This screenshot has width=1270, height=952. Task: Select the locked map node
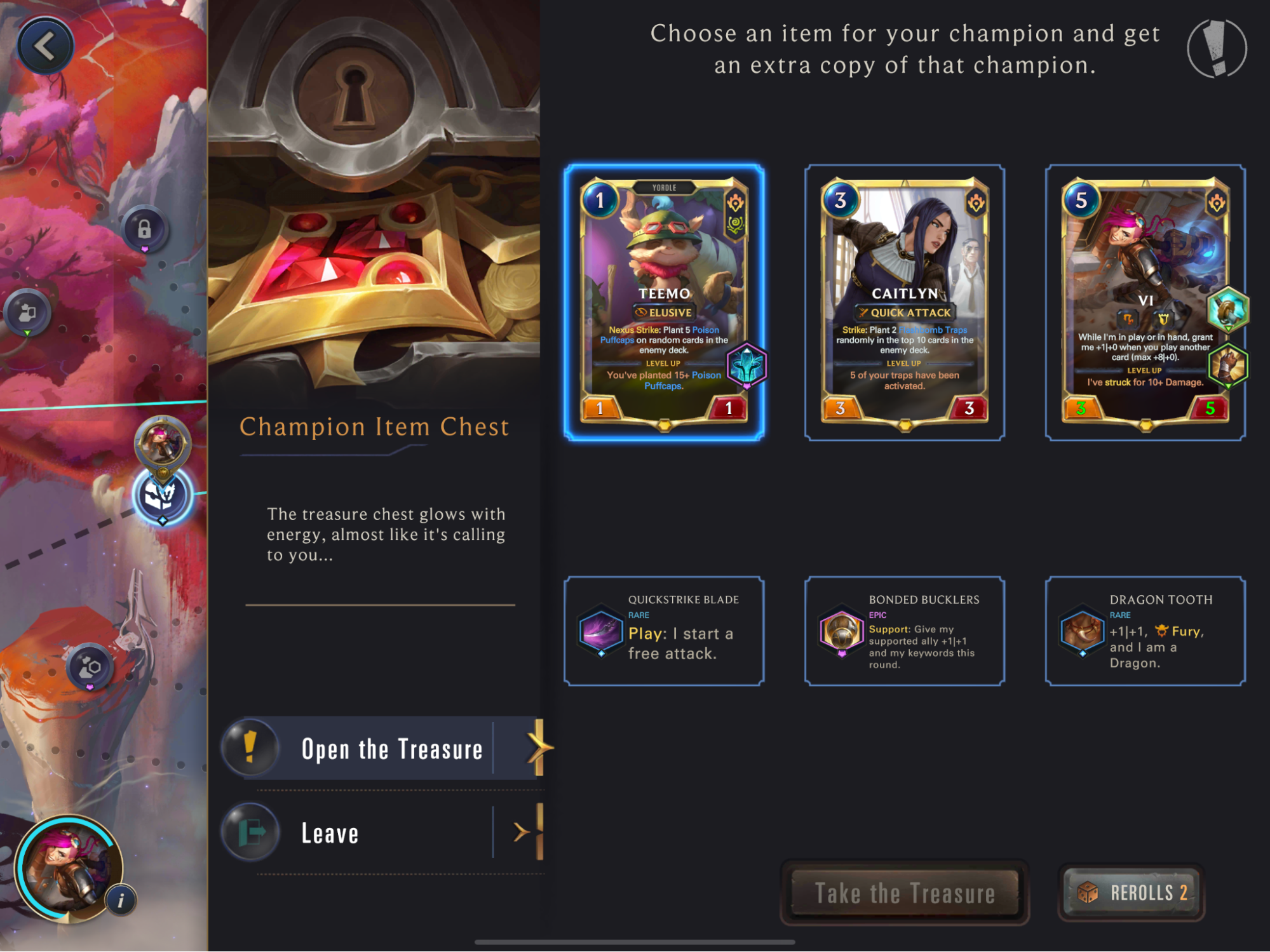tap(144, 229)
